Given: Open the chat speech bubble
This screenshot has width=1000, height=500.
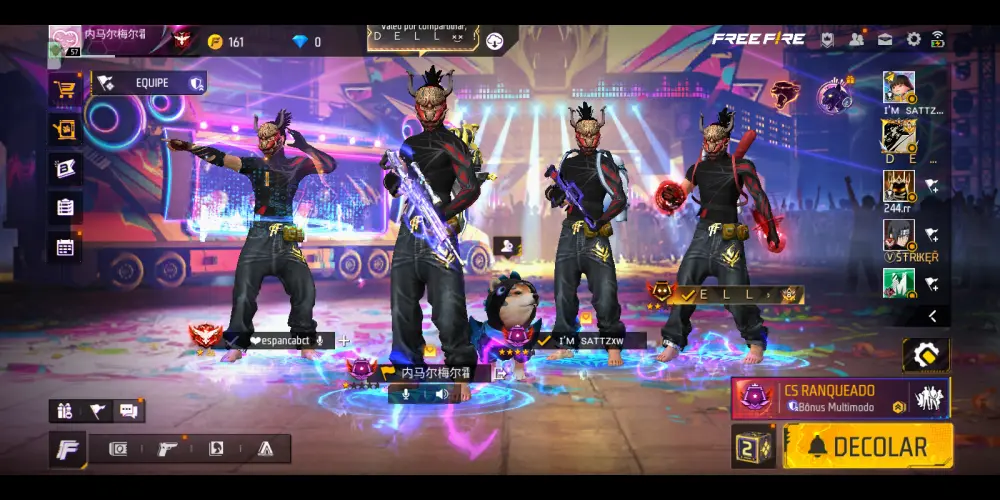Looking at the screenshot, I should [129, 410].
